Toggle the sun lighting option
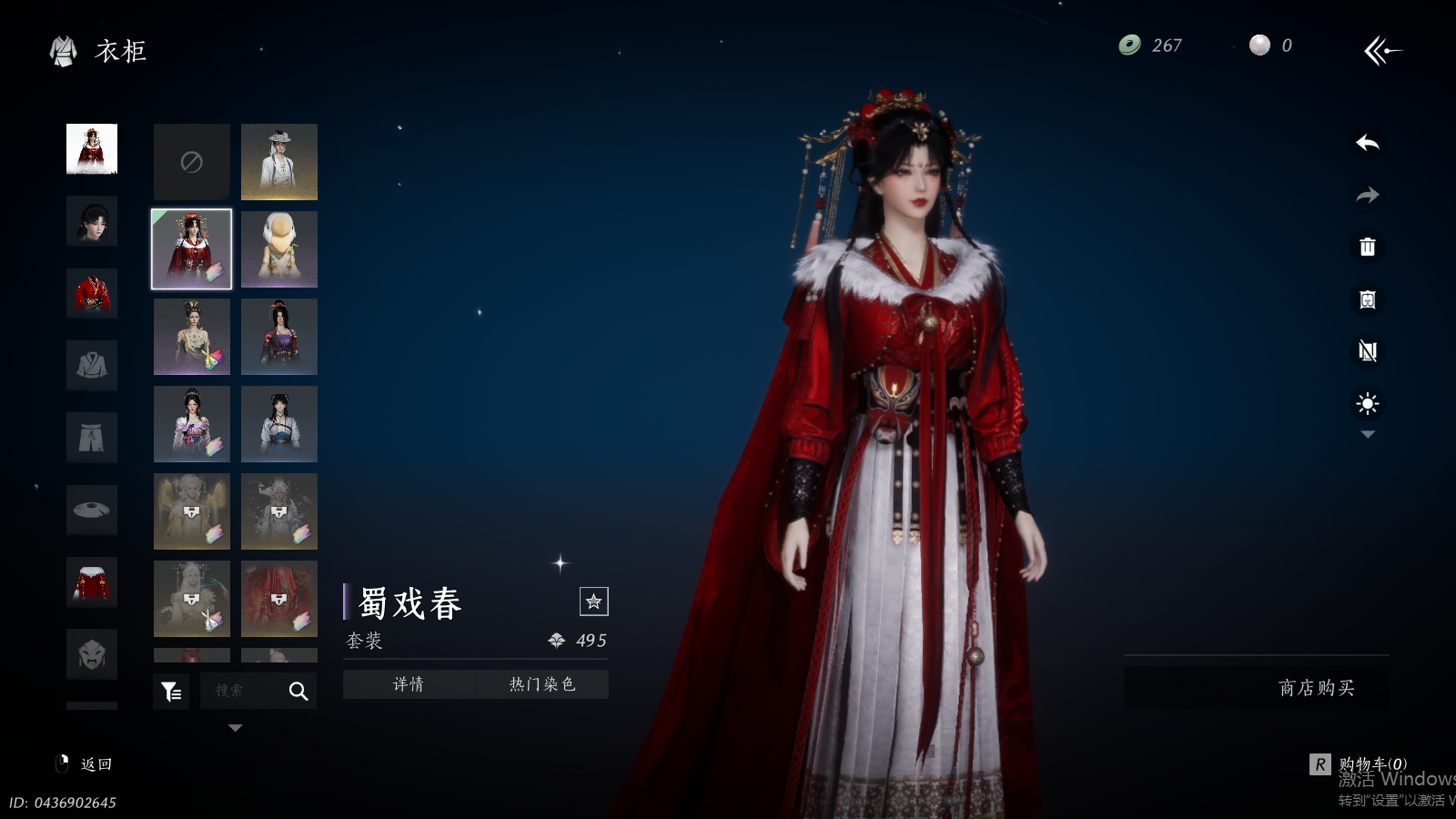This screenshot has height=819, width=1456. click(x=1367, y=403)
